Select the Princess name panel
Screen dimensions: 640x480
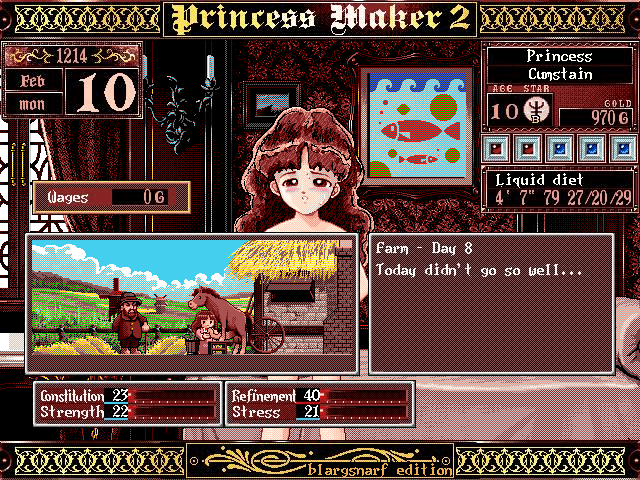click(559, 66)
